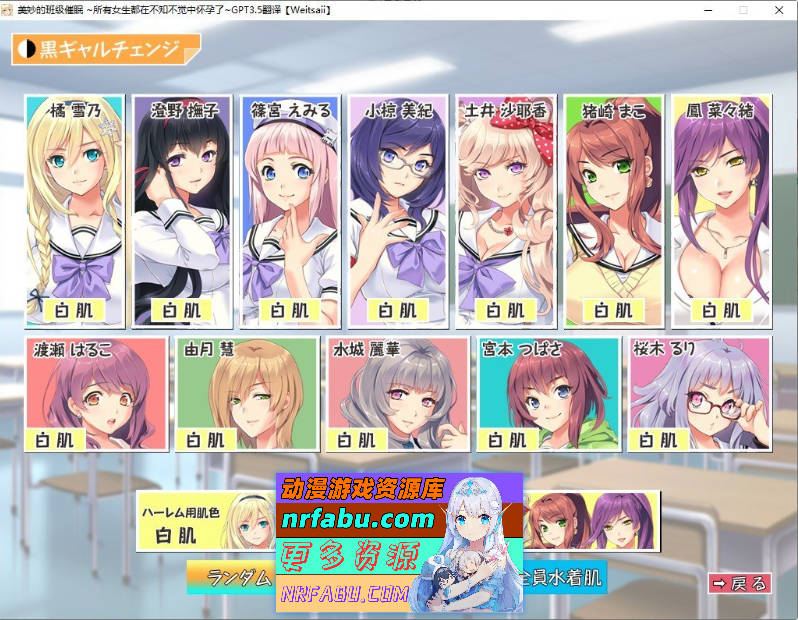Choose the 土井 沙耶香 character card

(x=505, y=210)
